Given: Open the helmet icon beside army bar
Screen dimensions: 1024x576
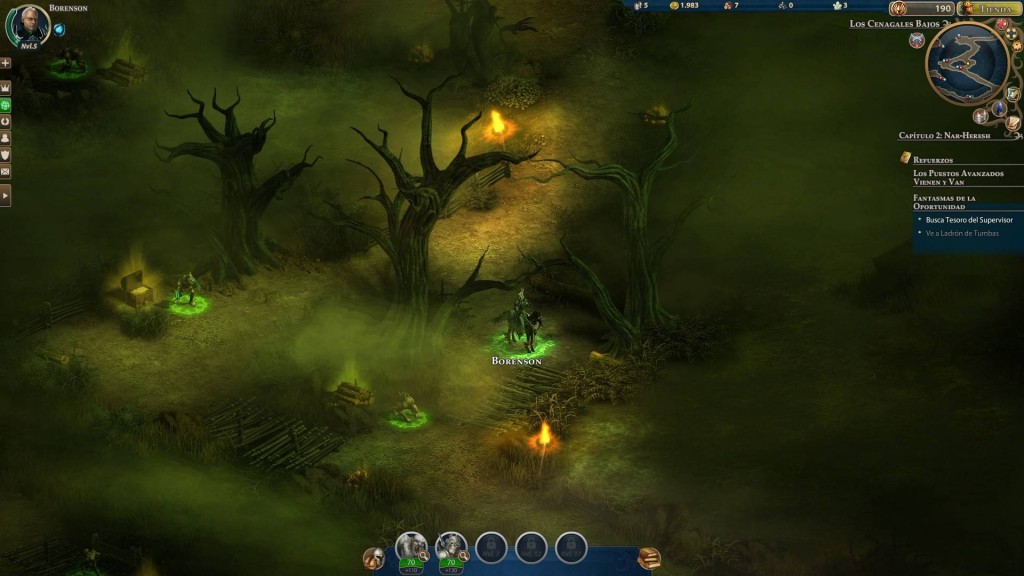Looking at the screenshot, I should coord(374,558).
